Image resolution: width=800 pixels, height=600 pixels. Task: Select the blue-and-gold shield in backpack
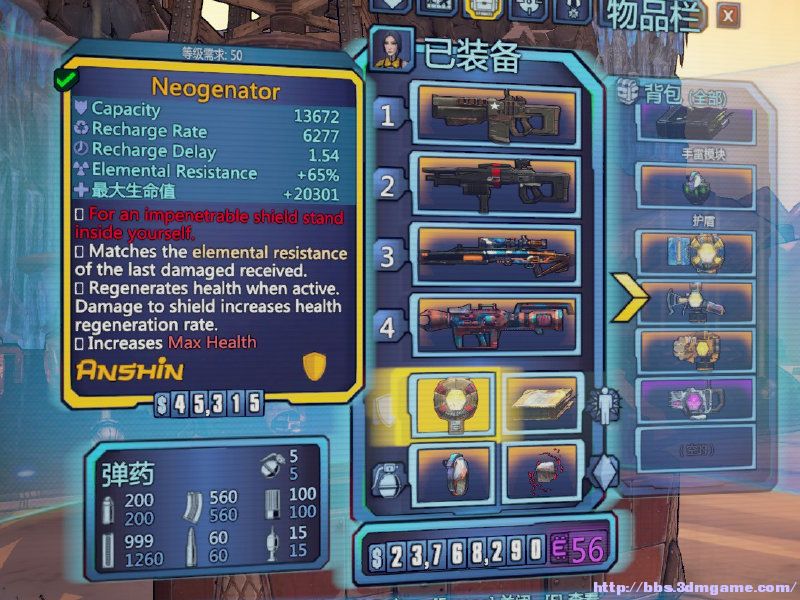coord(696,250)
